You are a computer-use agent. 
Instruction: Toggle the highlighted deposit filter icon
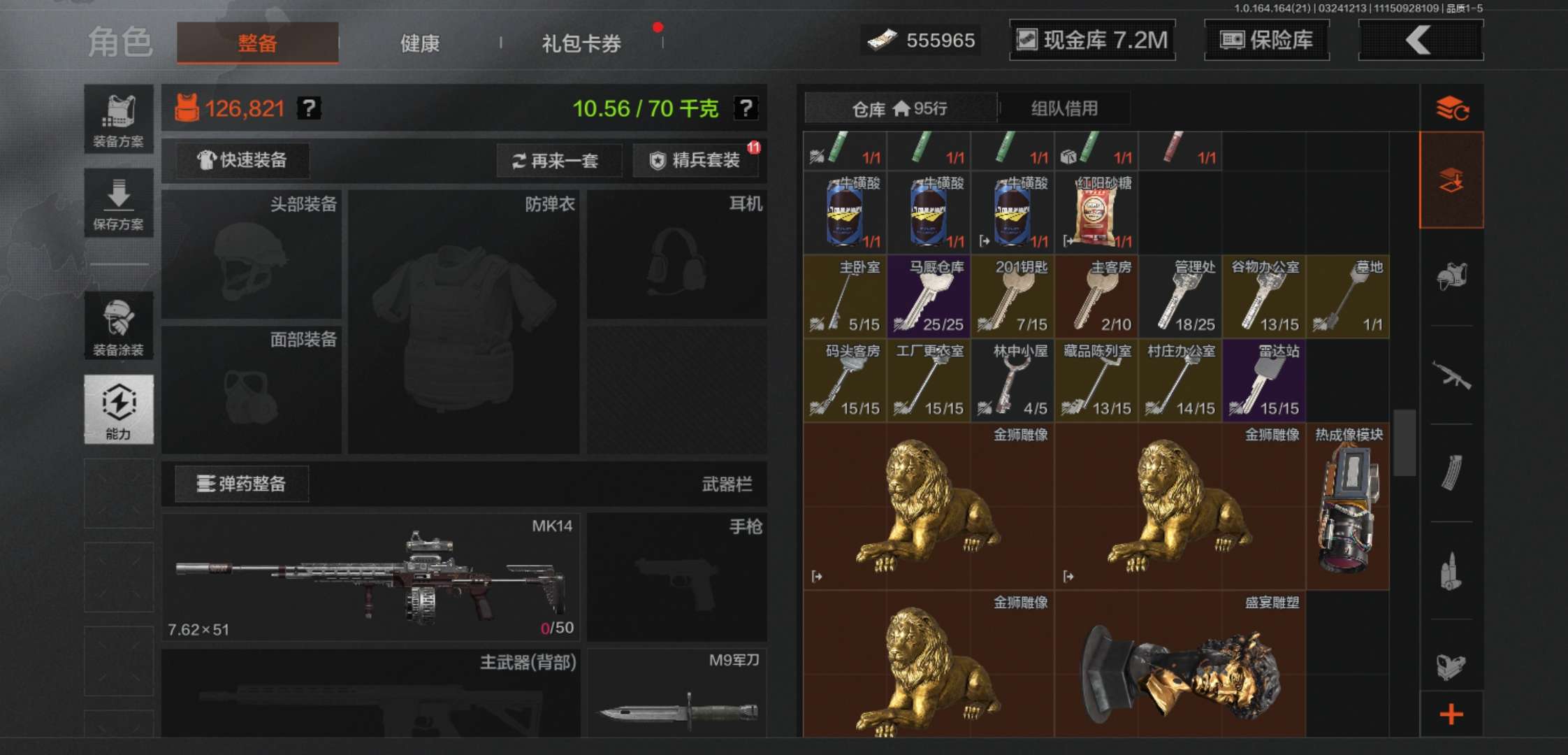coord(1453,180)
